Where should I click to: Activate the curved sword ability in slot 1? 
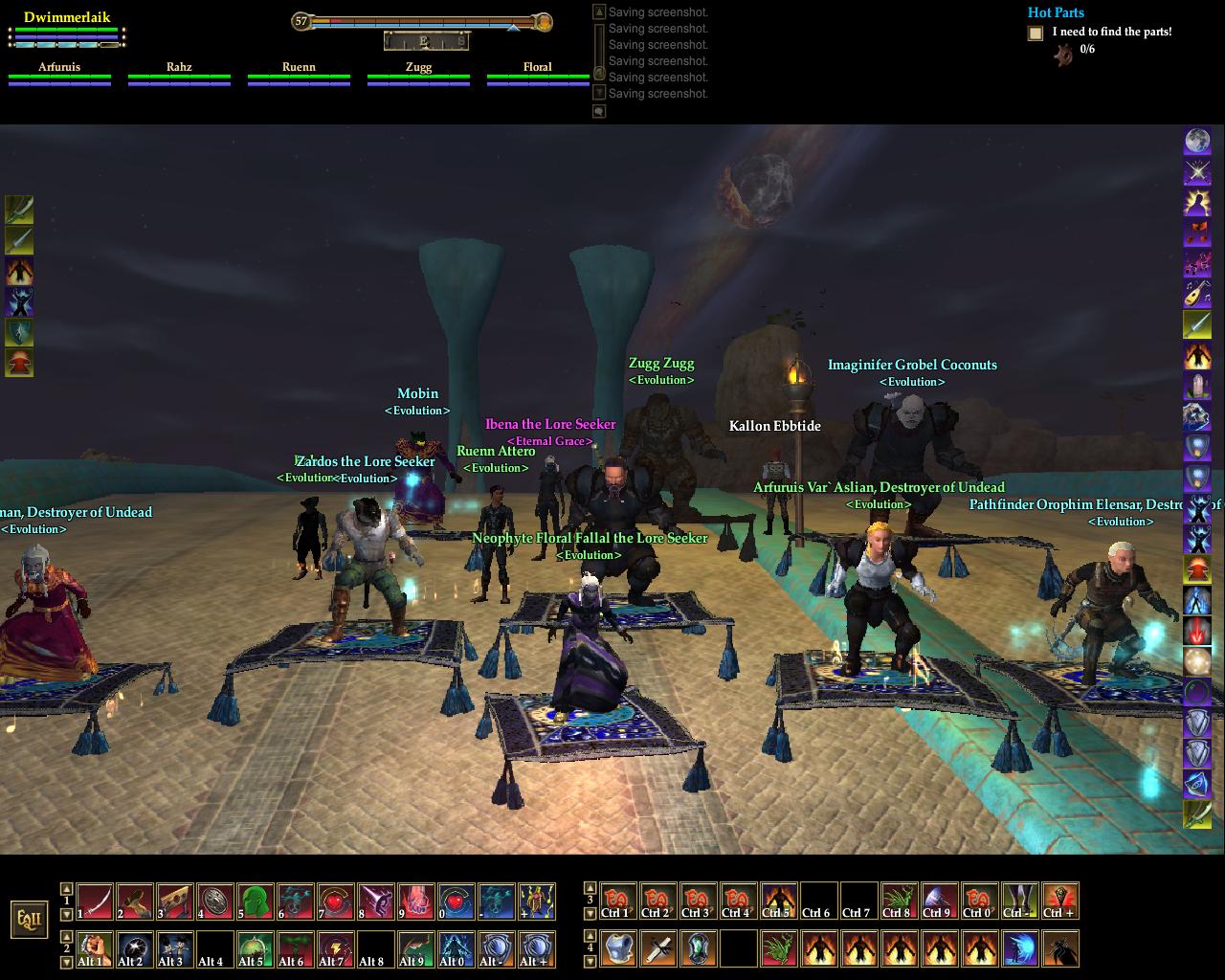tap(95, 902)
